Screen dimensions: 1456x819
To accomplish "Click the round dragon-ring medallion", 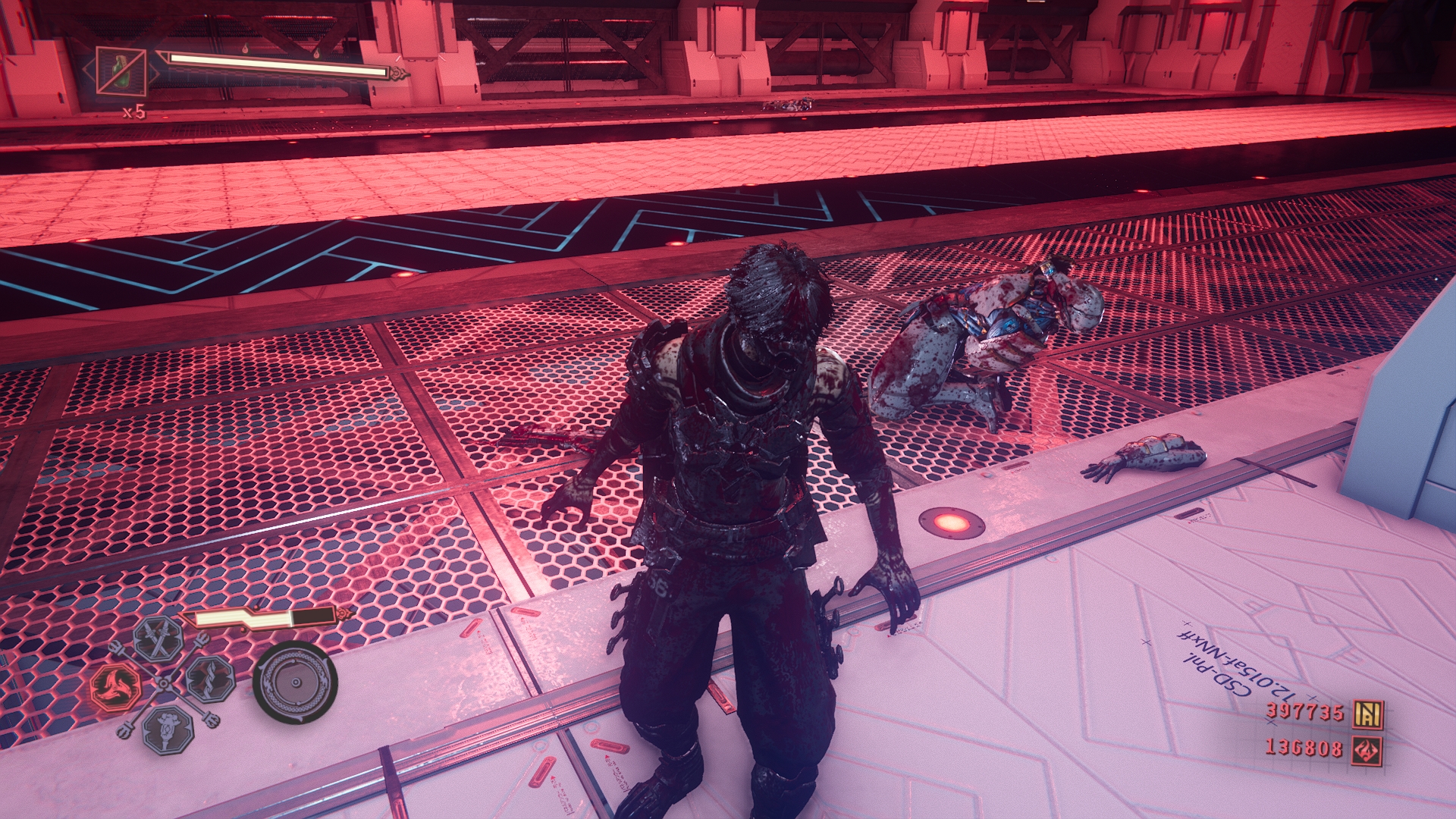I will coord(295,682).
